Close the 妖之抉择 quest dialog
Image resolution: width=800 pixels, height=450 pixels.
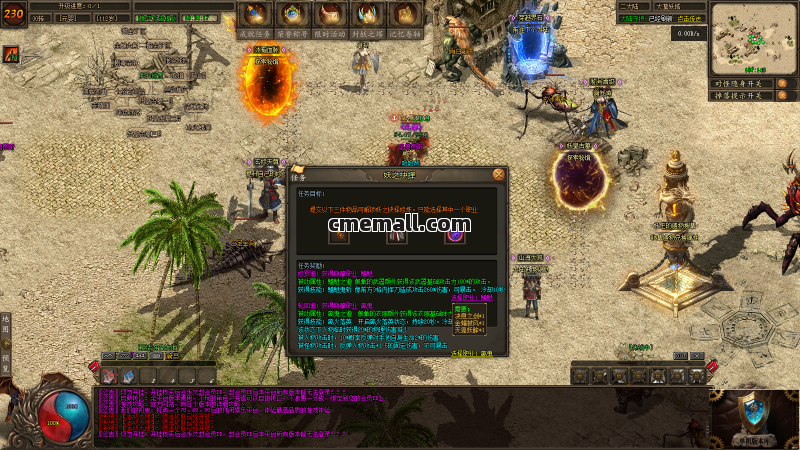[497, 173]
